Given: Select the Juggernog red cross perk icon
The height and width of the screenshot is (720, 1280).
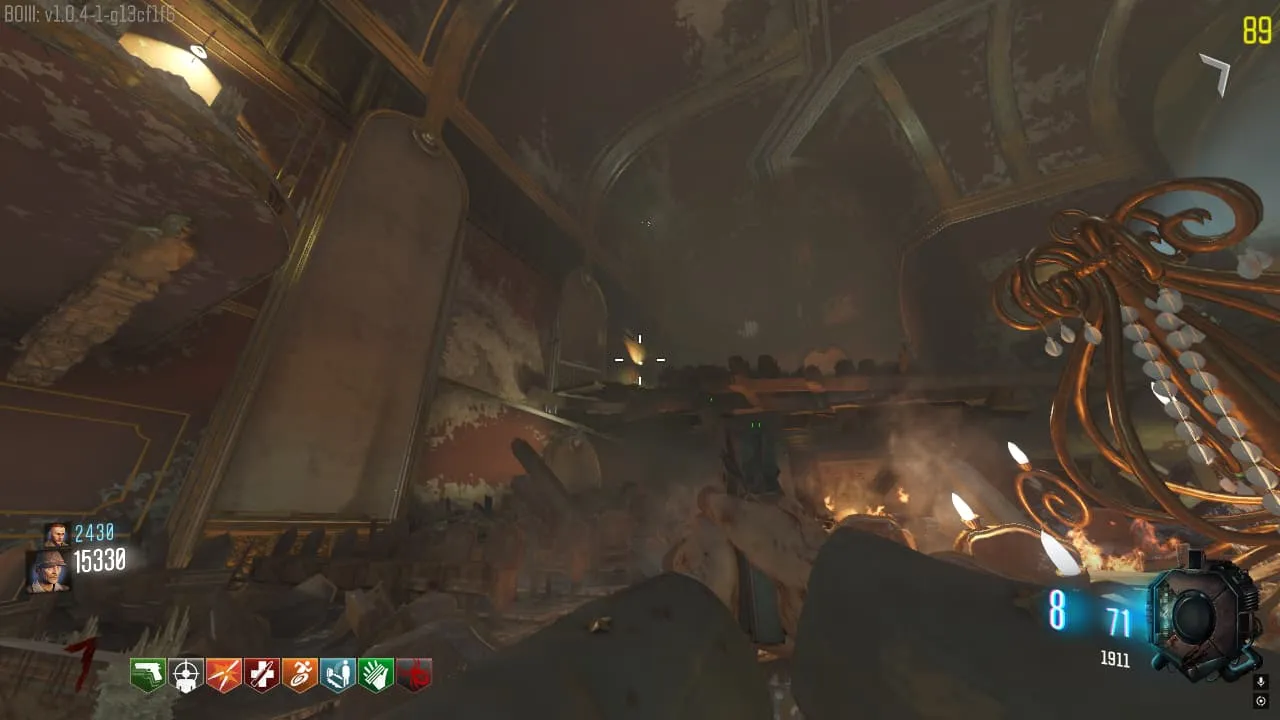Looking at the screenshot, I should tap(262, 675).
